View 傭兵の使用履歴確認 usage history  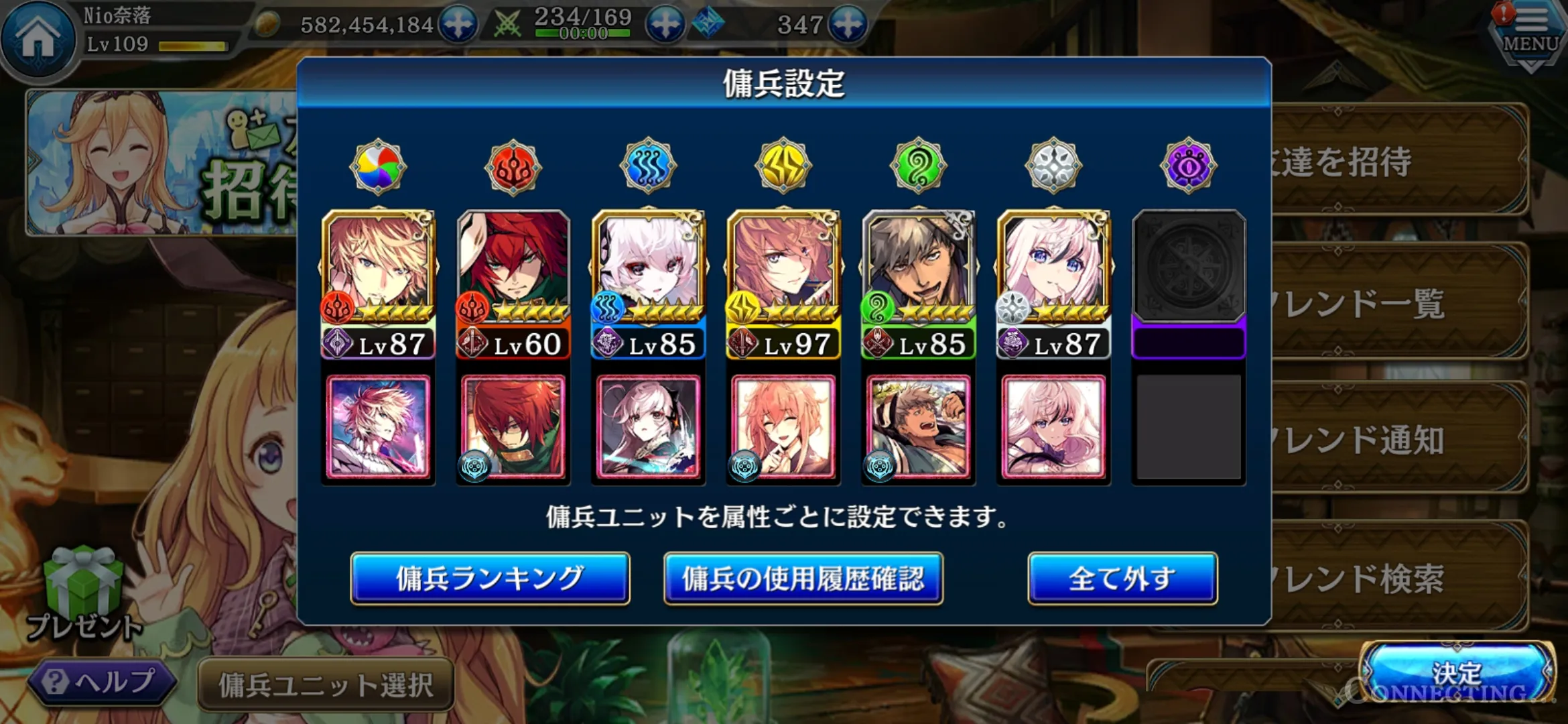coord(803,579)
